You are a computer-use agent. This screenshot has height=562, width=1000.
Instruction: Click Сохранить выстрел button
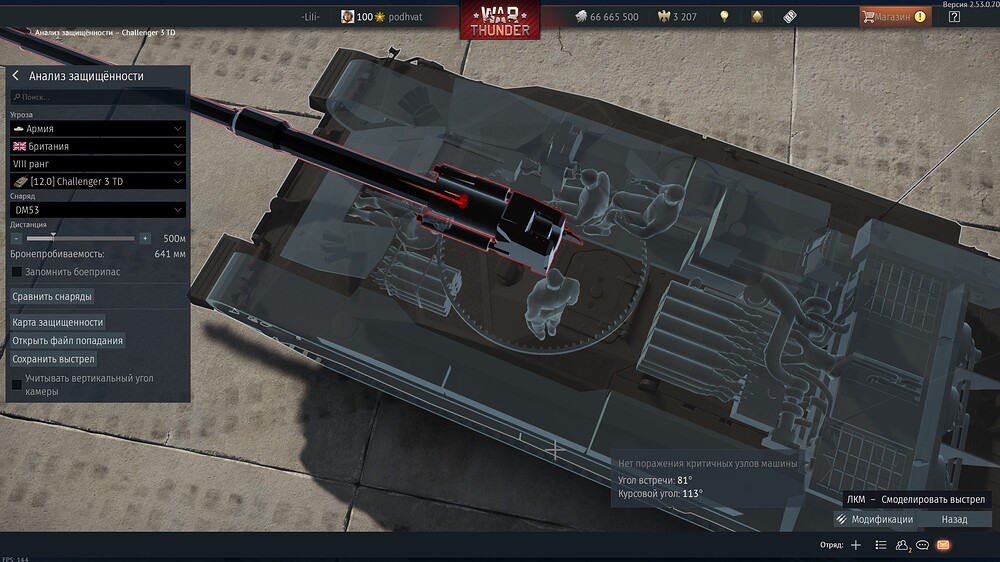coord(53,358)
